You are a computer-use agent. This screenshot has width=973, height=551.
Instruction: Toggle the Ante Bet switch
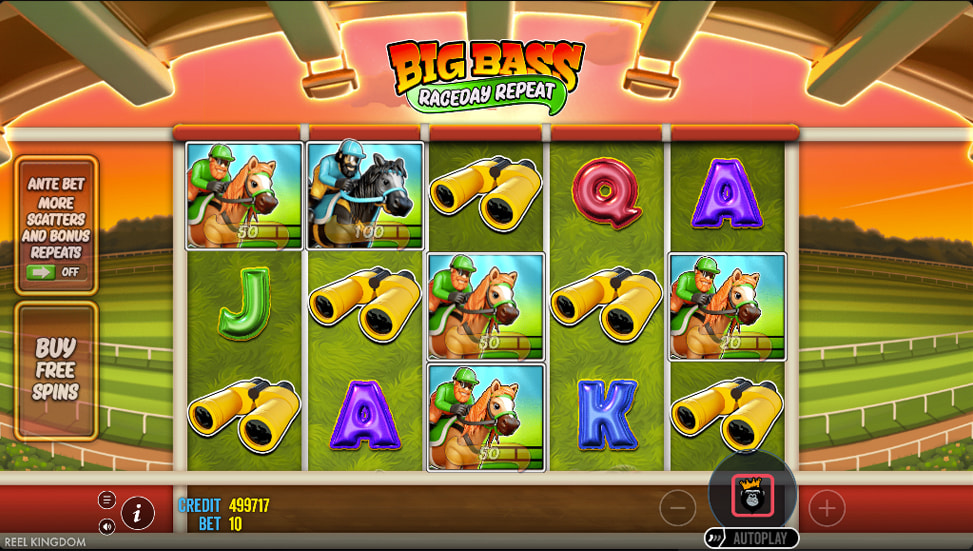56,271
